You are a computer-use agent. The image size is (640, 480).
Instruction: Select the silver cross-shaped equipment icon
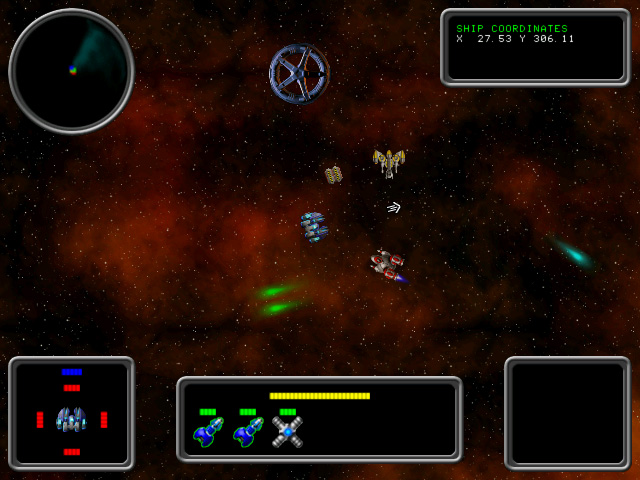(288, 432)
